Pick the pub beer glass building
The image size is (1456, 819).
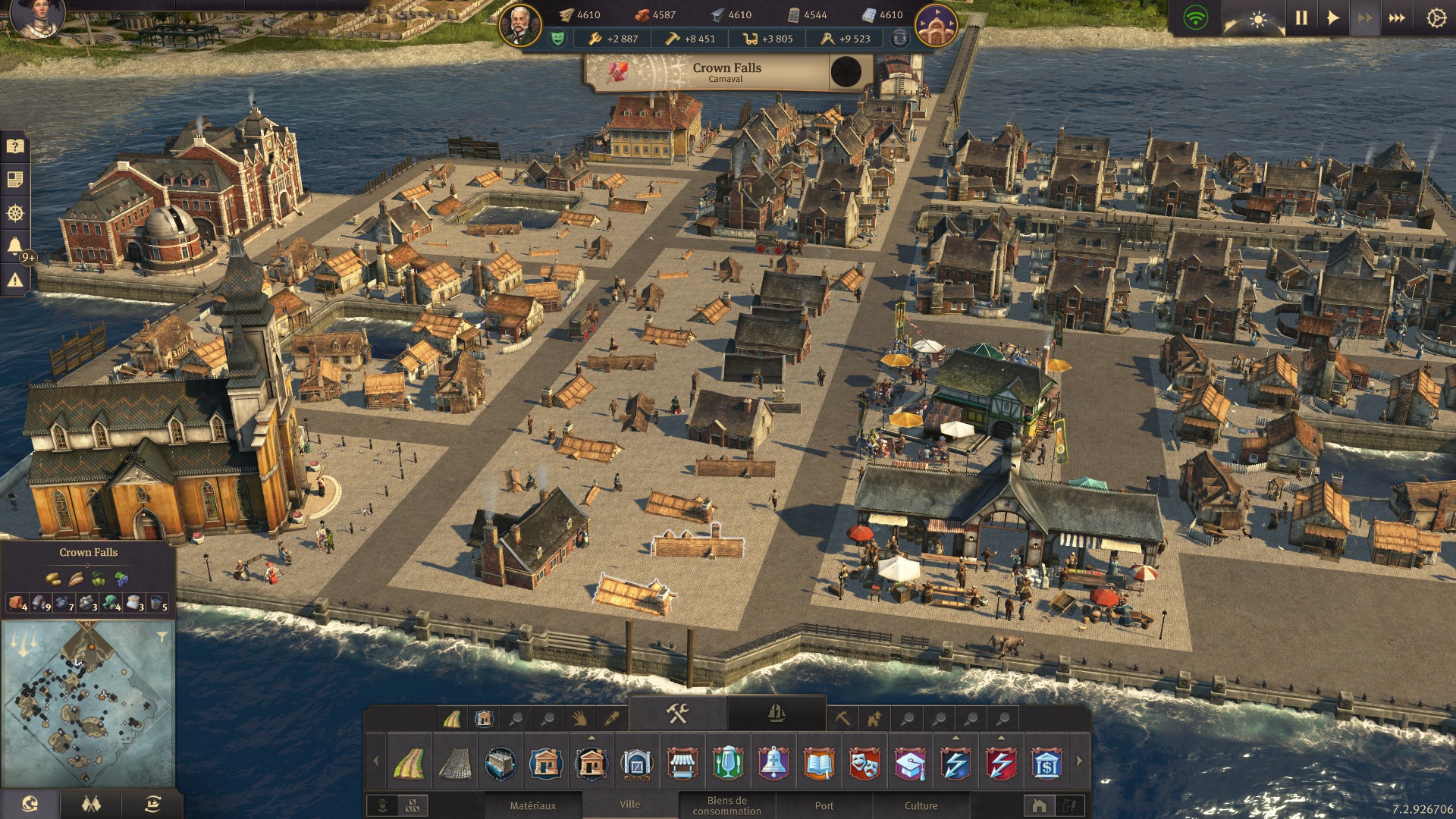click(728, 764)
